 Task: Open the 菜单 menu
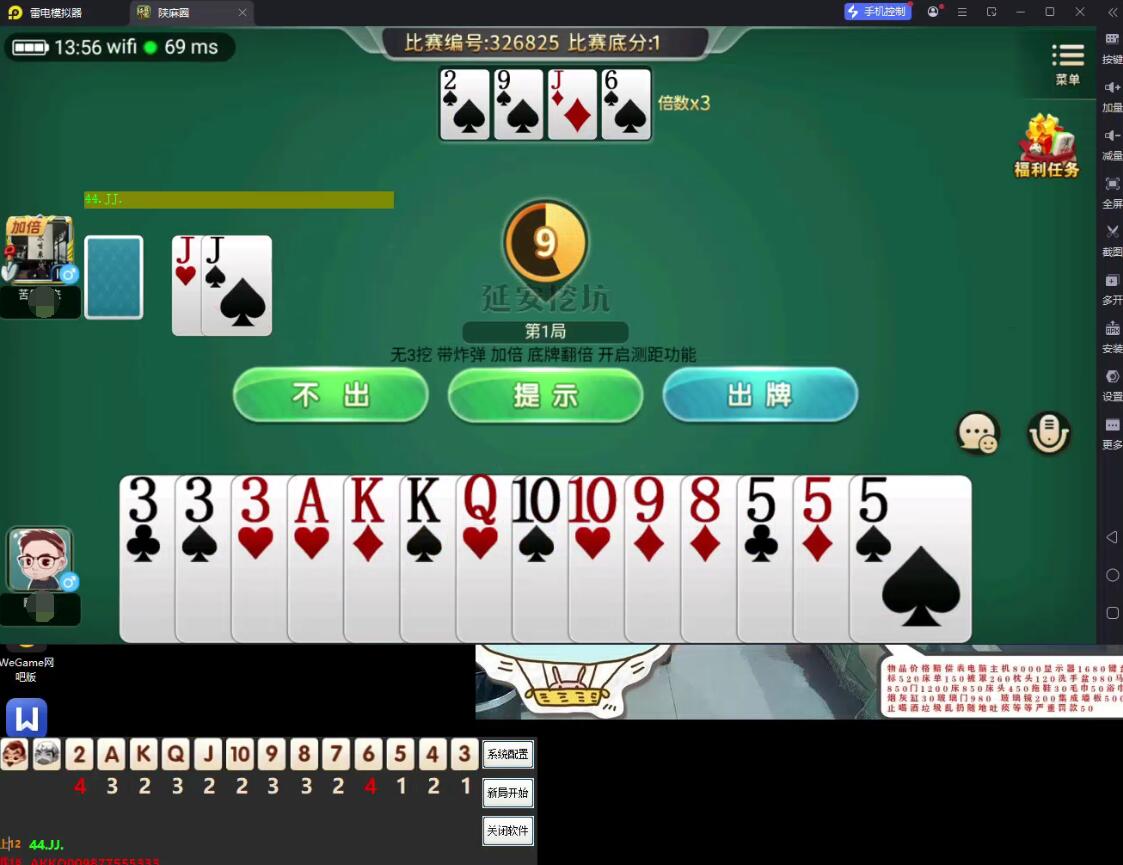(x=1067, y=63)
